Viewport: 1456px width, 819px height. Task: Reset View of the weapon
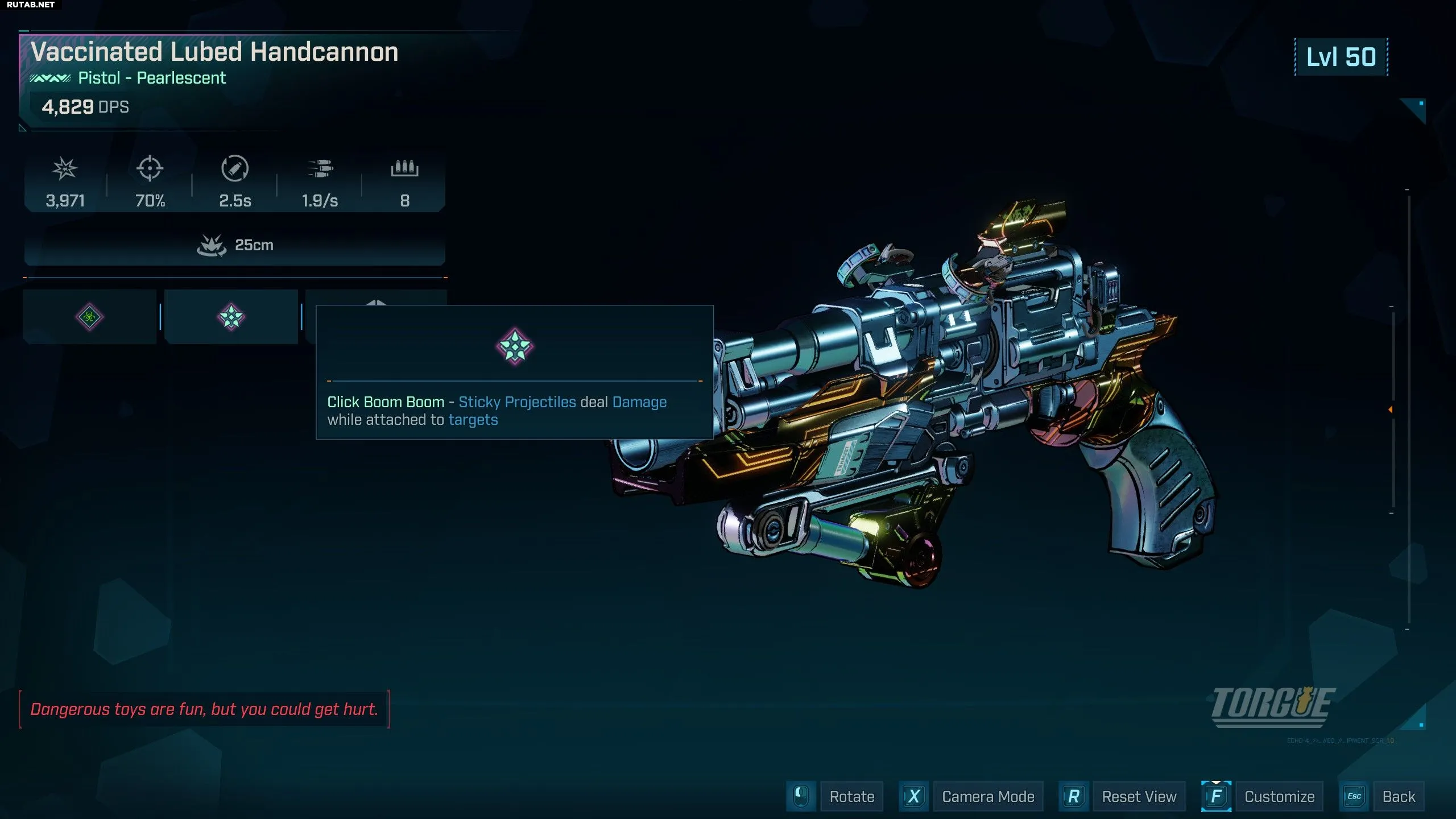[x=1139, y=796]
